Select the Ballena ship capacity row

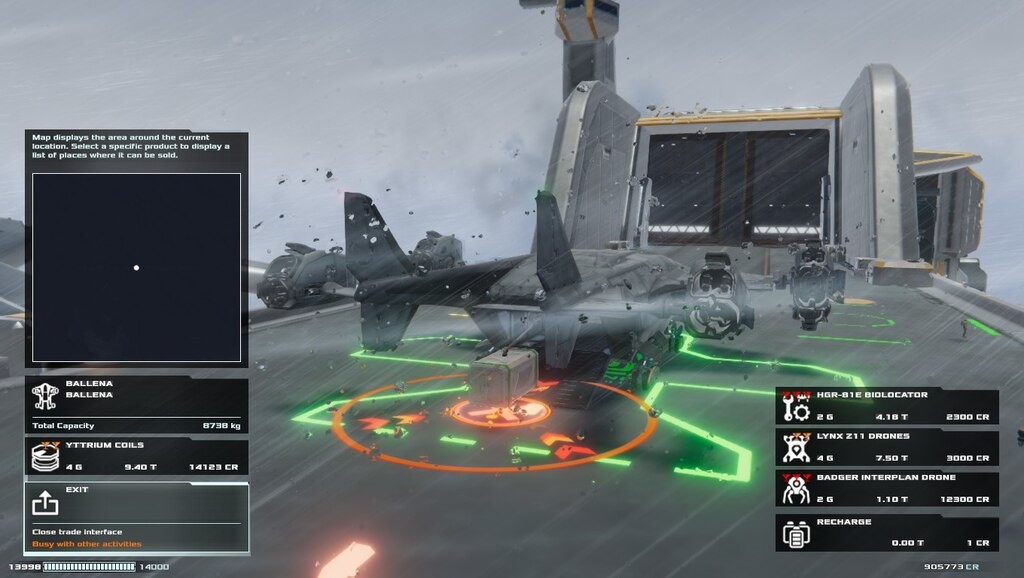click(136, 405)
